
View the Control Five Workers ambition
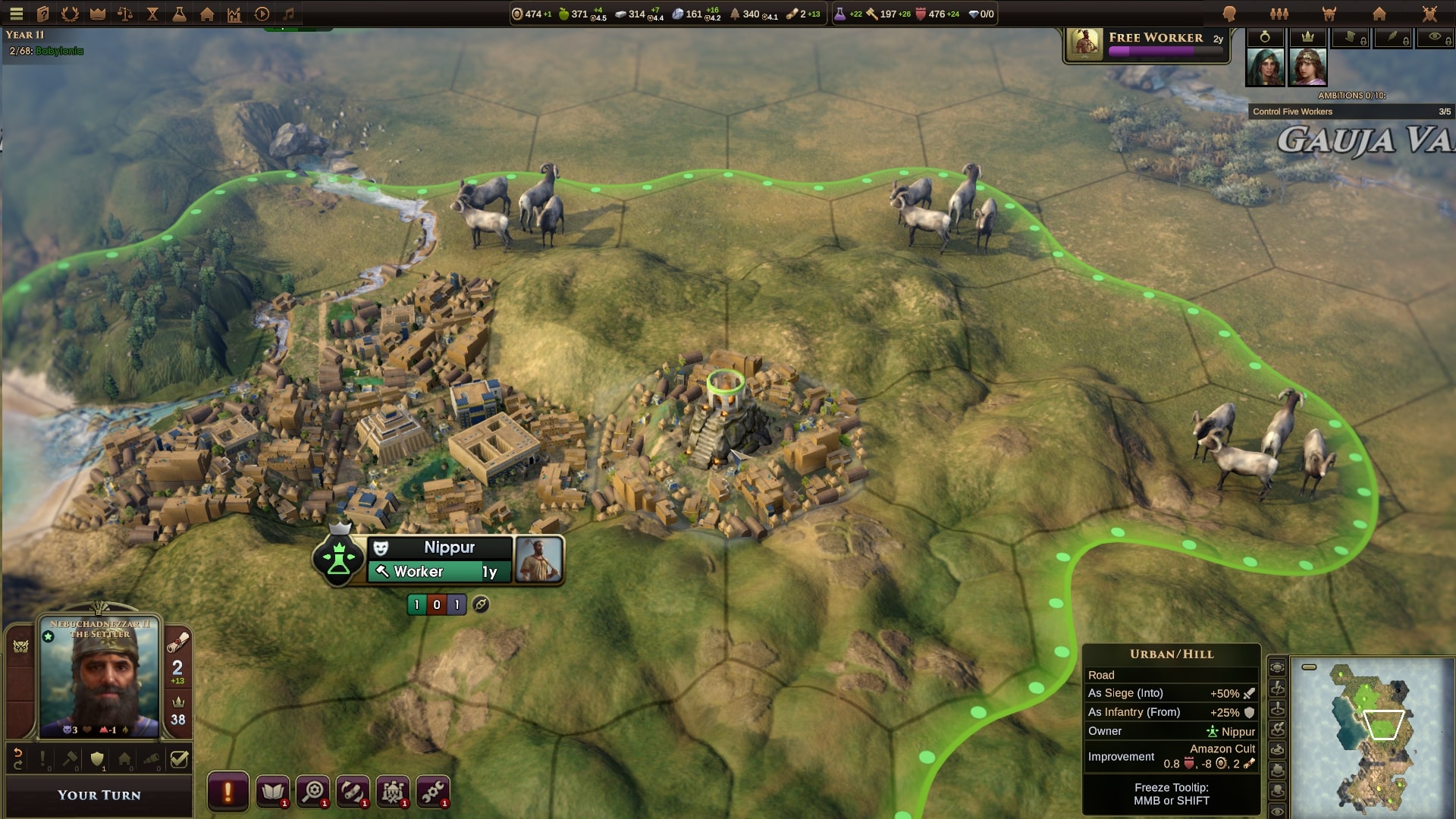[x=1351, y=111]
